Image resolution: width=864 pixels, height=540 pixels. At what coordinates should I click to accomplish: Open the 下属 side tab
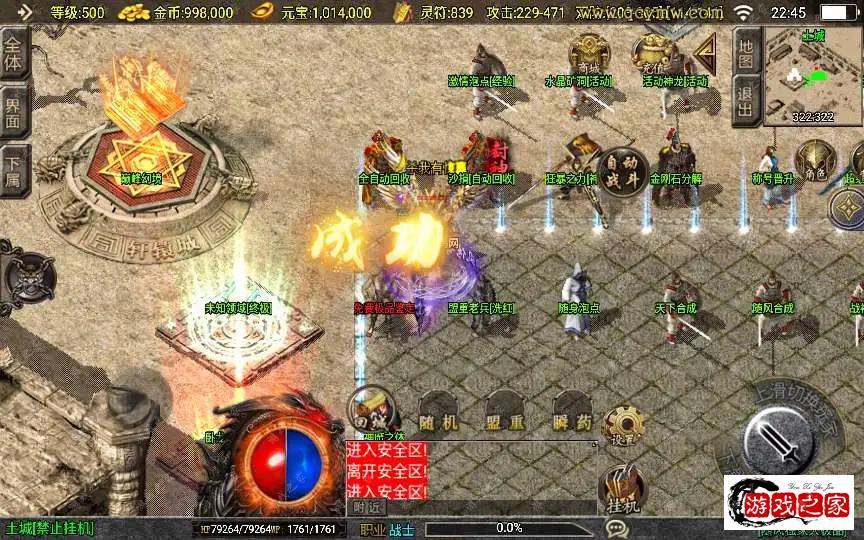click(14, 169)
